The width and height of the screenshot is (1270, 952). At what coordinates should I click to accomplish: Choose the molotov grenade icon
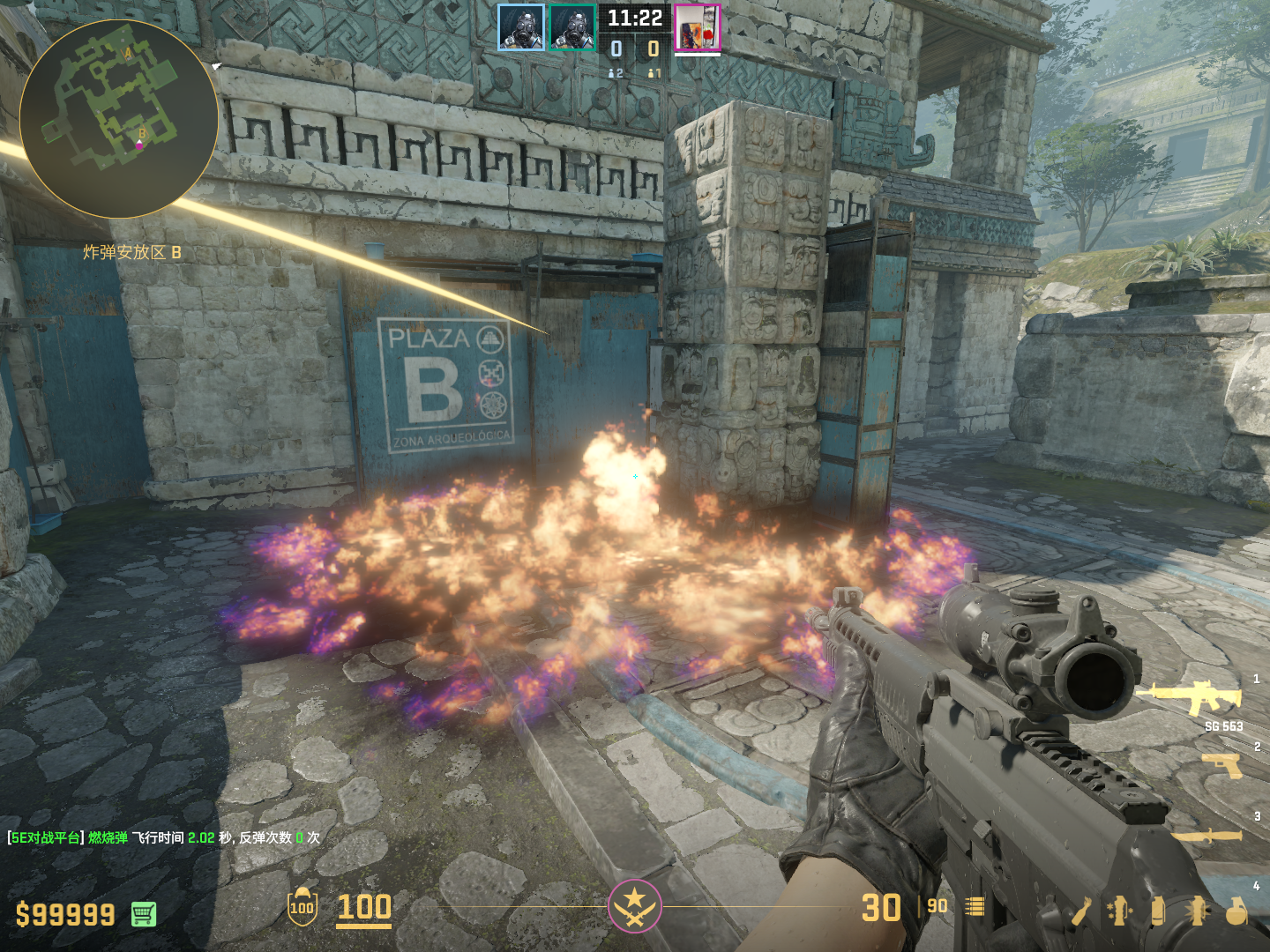(x=1082, y=911)
